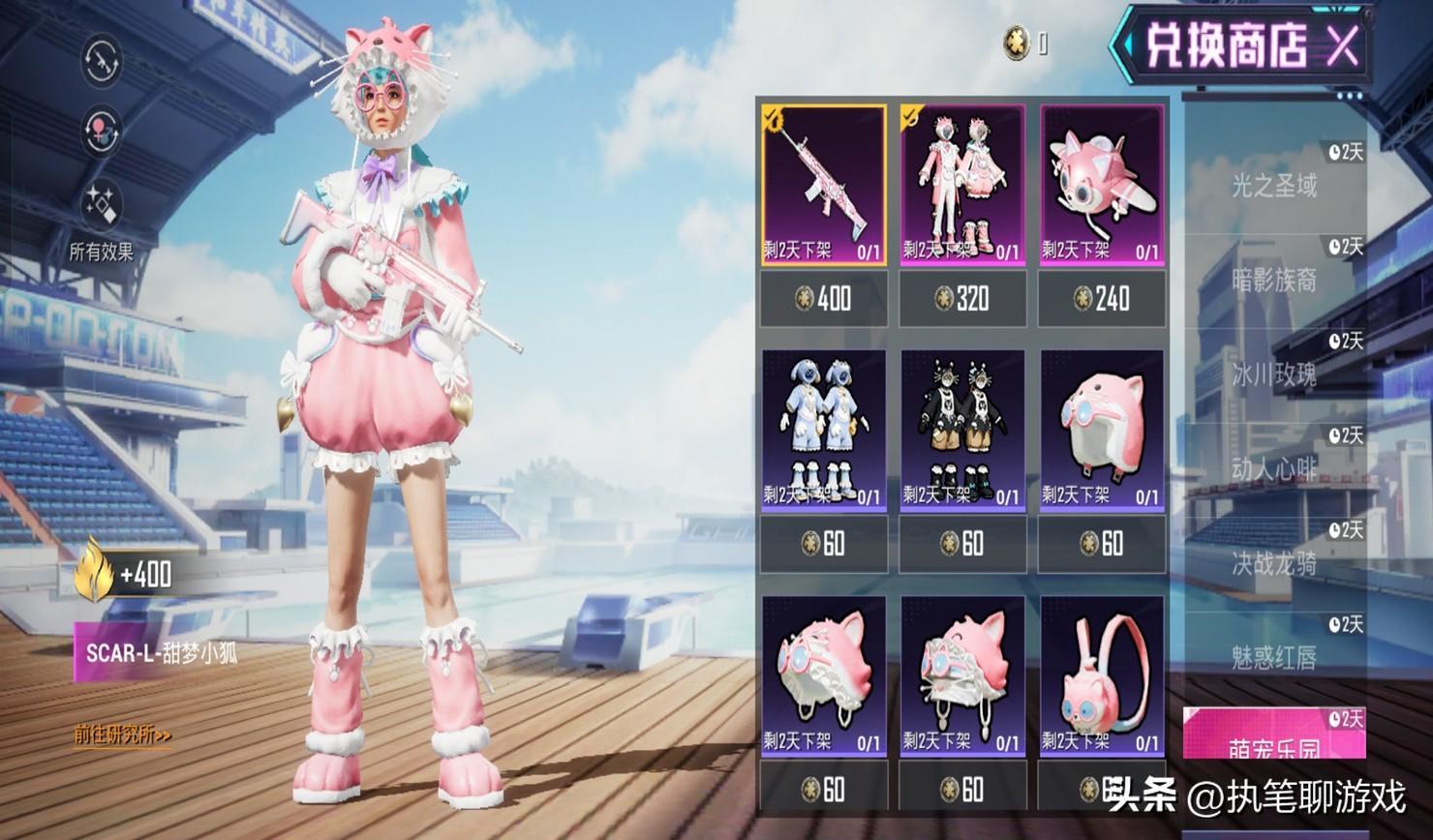Purchase the pink outfit for 320
The image size is (1433, 840).
coord(962,298)
